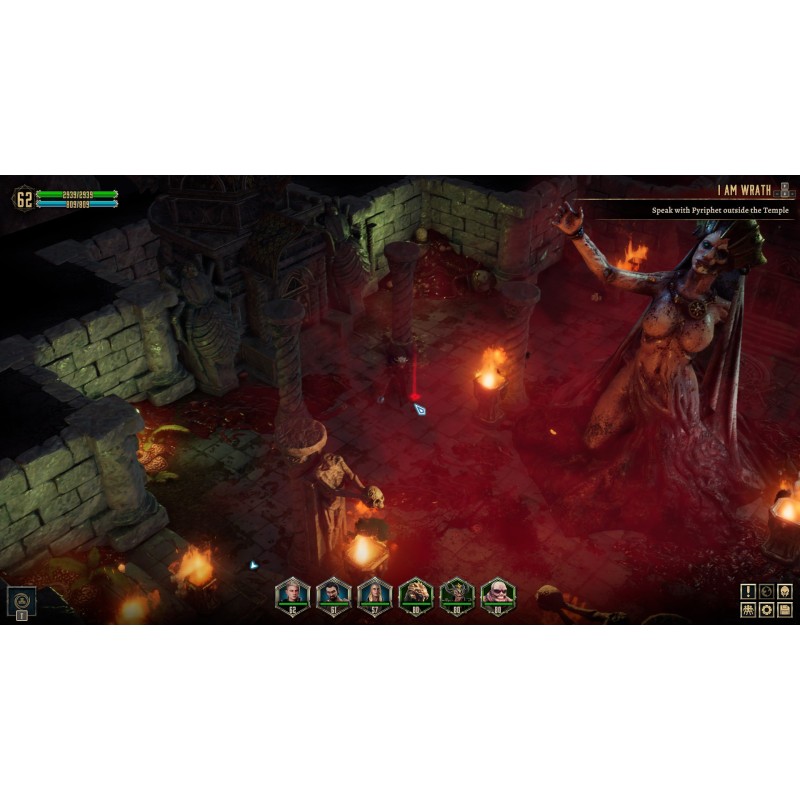The width and height of the screenshot is (800, 800).
Task: Click the circular swap arrows icon
Action: [x=766, y=591]
